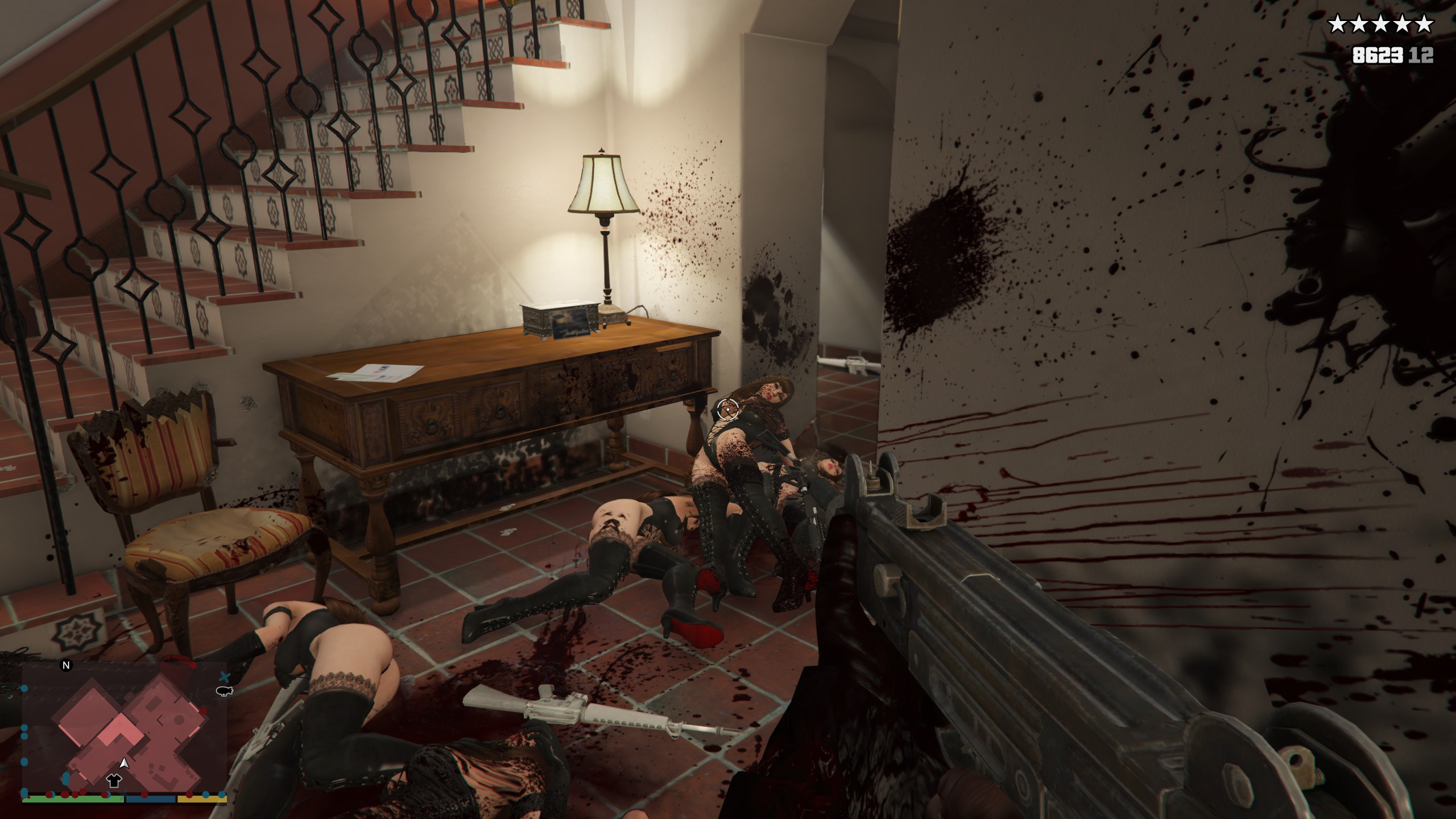Click the blimp marker beside the minimap
The width and height of the screenshot is (1456, 819).
tap(225, 691)
